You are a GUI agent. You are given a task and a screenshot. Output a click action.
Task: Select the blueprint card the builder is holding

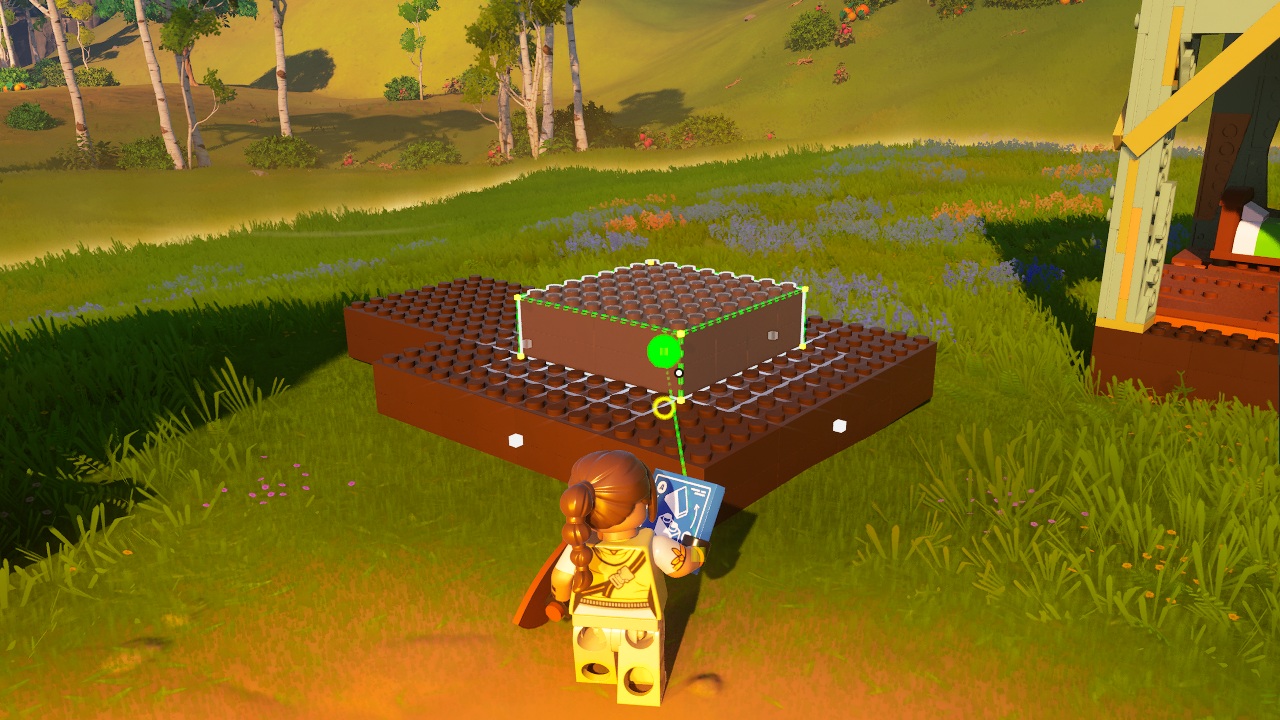684,505
